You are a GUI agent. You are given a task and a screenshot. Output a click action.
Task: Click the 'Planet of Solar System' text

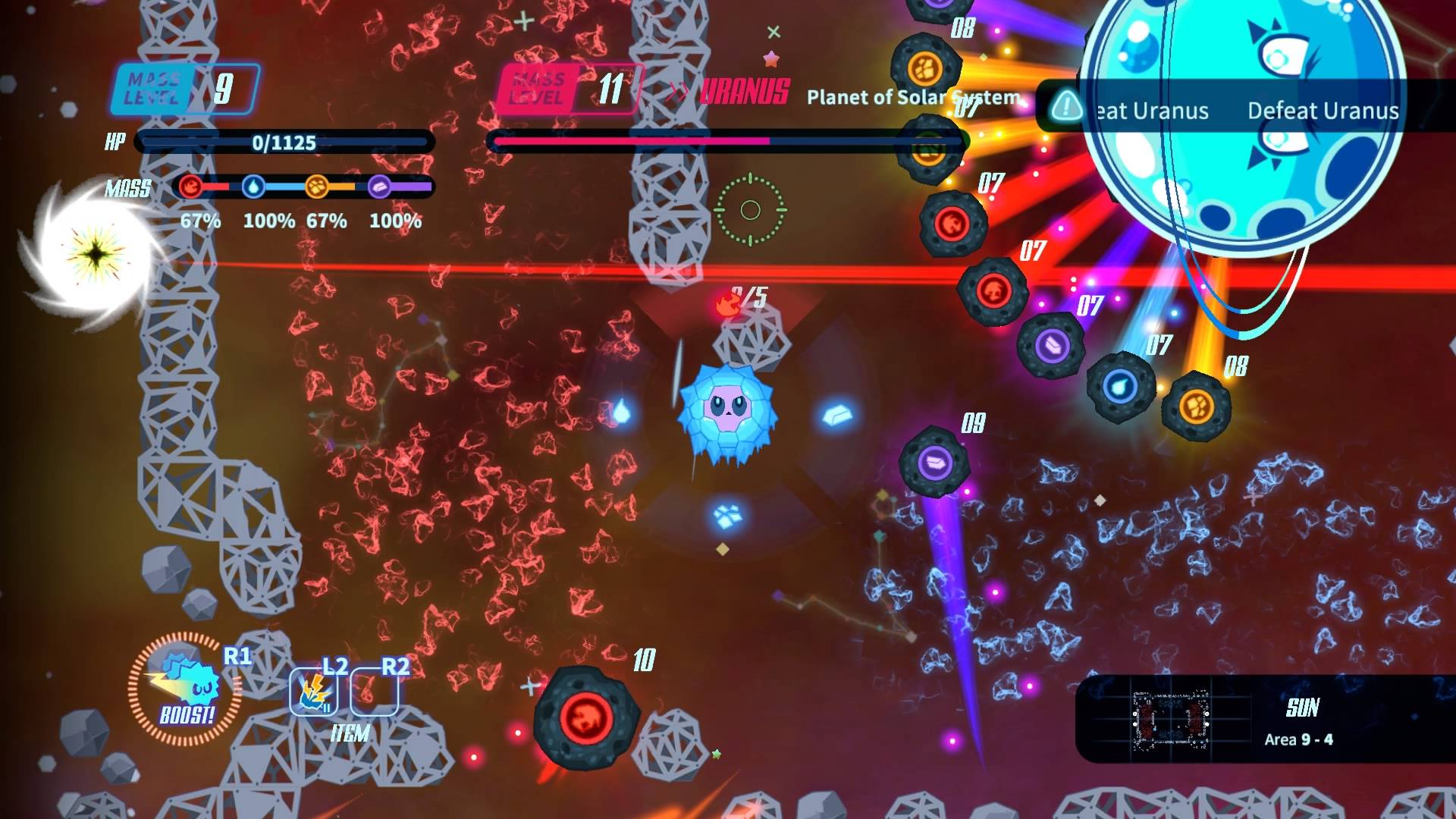[x=912, y=98]
